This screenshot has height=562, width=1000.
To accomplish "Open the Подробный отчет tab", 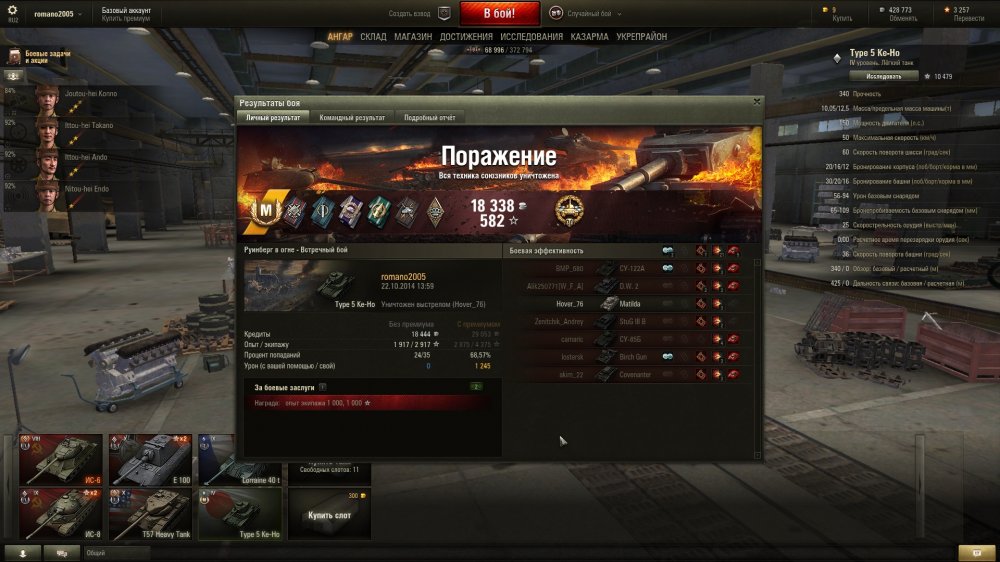I will 429,118.
